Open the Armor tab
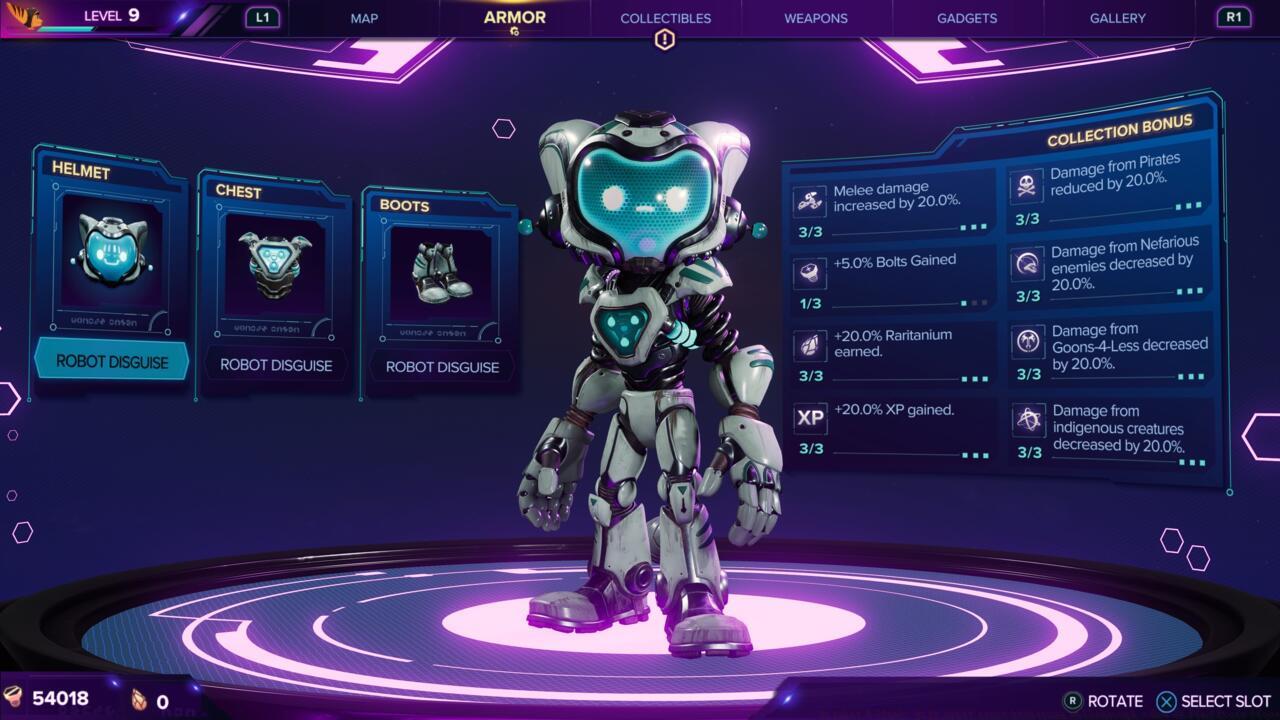Viewport: 1280px width, 720px height. coord(514,18)
